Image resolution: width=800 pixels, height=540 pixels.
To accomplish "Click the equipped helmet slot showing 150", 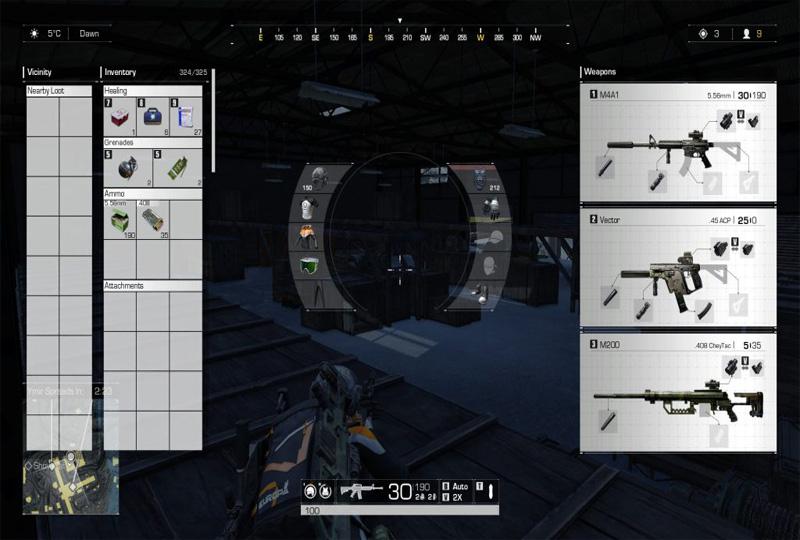I will click(307, 180).
